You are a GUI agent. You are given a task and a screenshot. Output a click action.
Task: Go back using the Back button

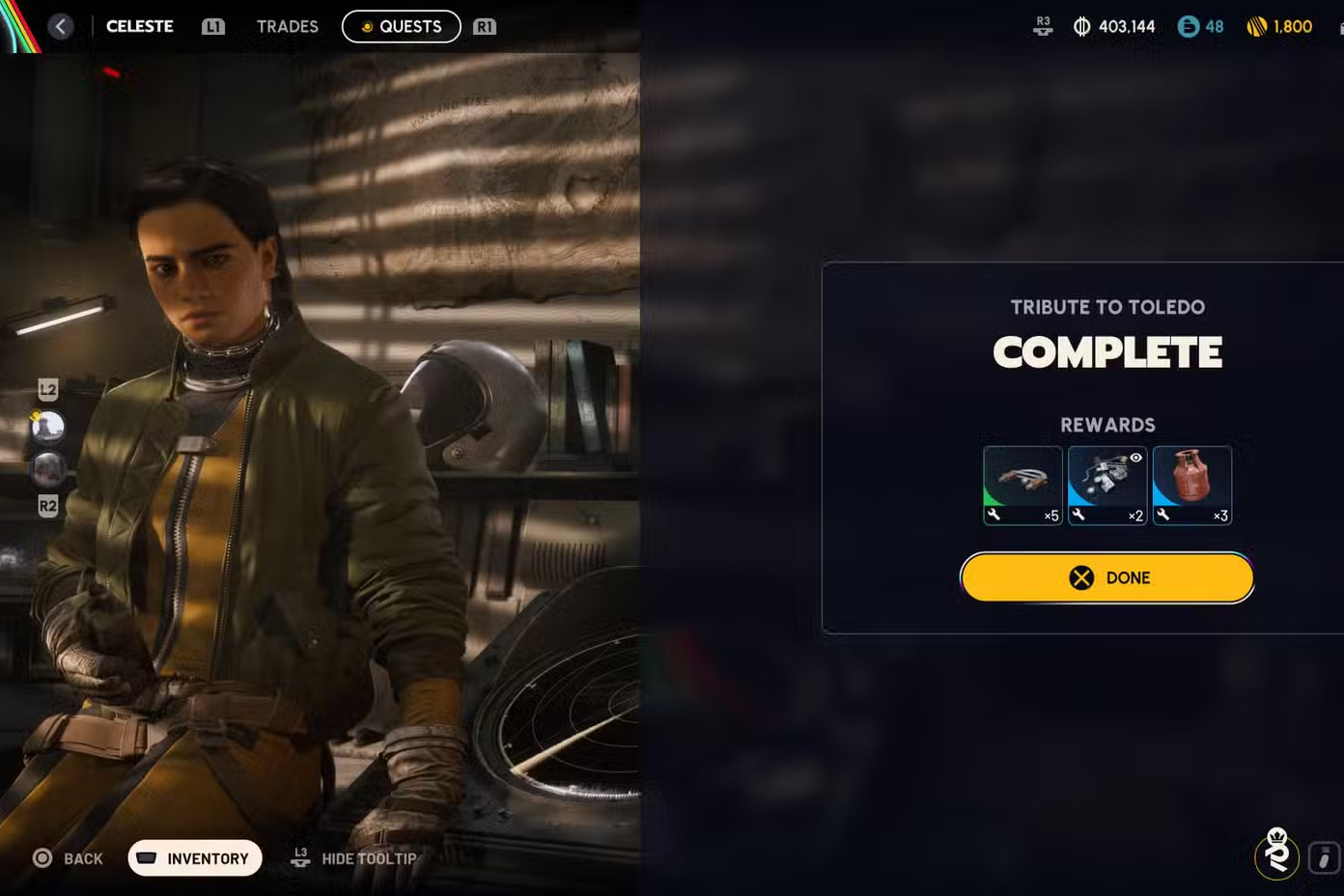68,858
